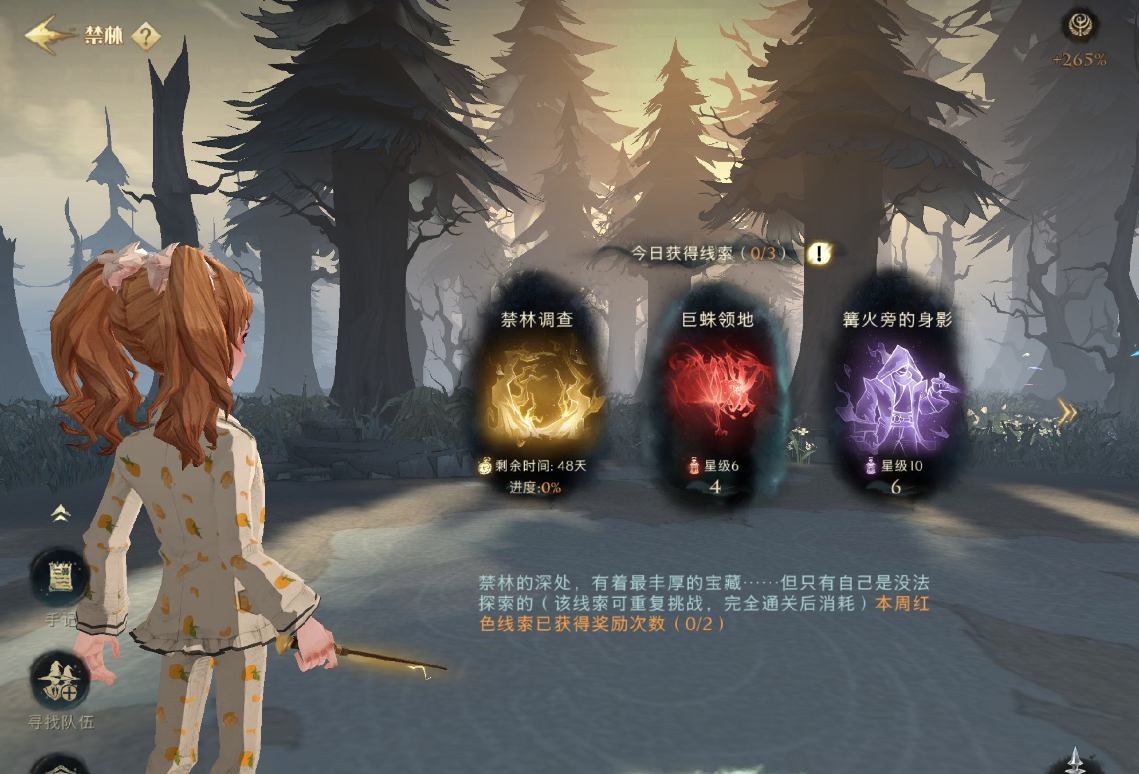Open the 手记 notes scroll icon
The height and width of the screenshot is (774, 1139).
(x=59, y=577)
